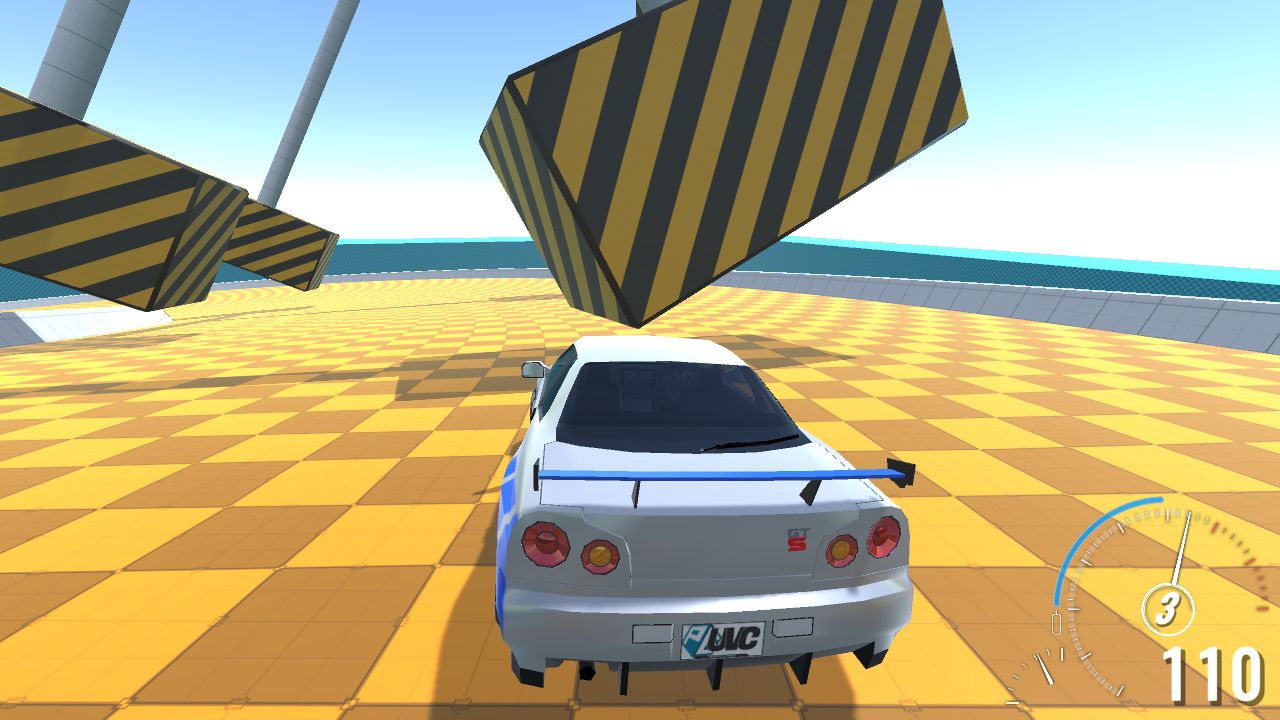Click the small marker at gauge zero
This screenshot has height=720, width=1280.
[x=1056, y=623]
